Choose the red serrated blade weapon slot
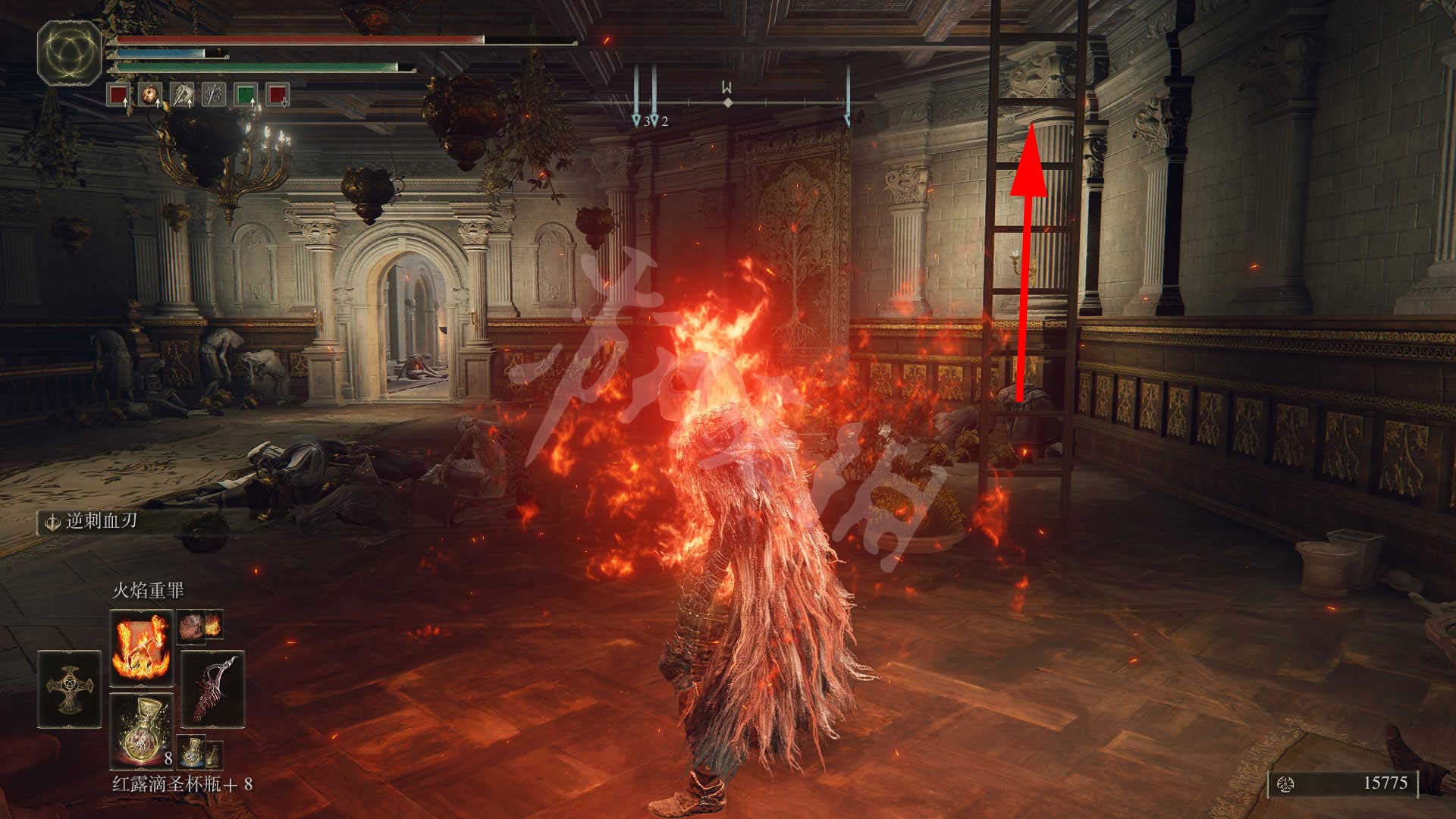 coord(212,689)
